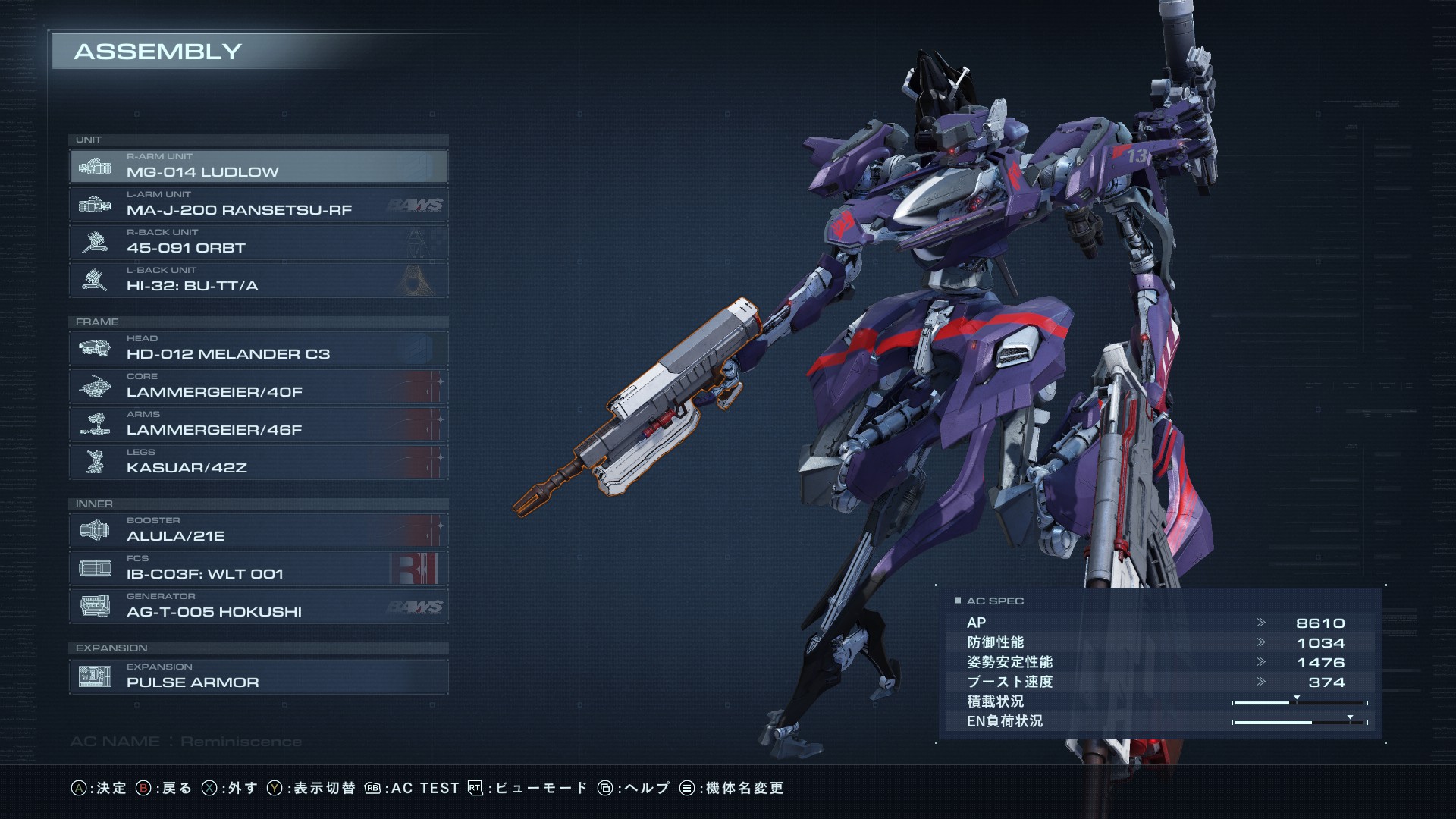
Task: Select the MG-014 LUDLOW right arm unit
Action: (x=258, y=166)
